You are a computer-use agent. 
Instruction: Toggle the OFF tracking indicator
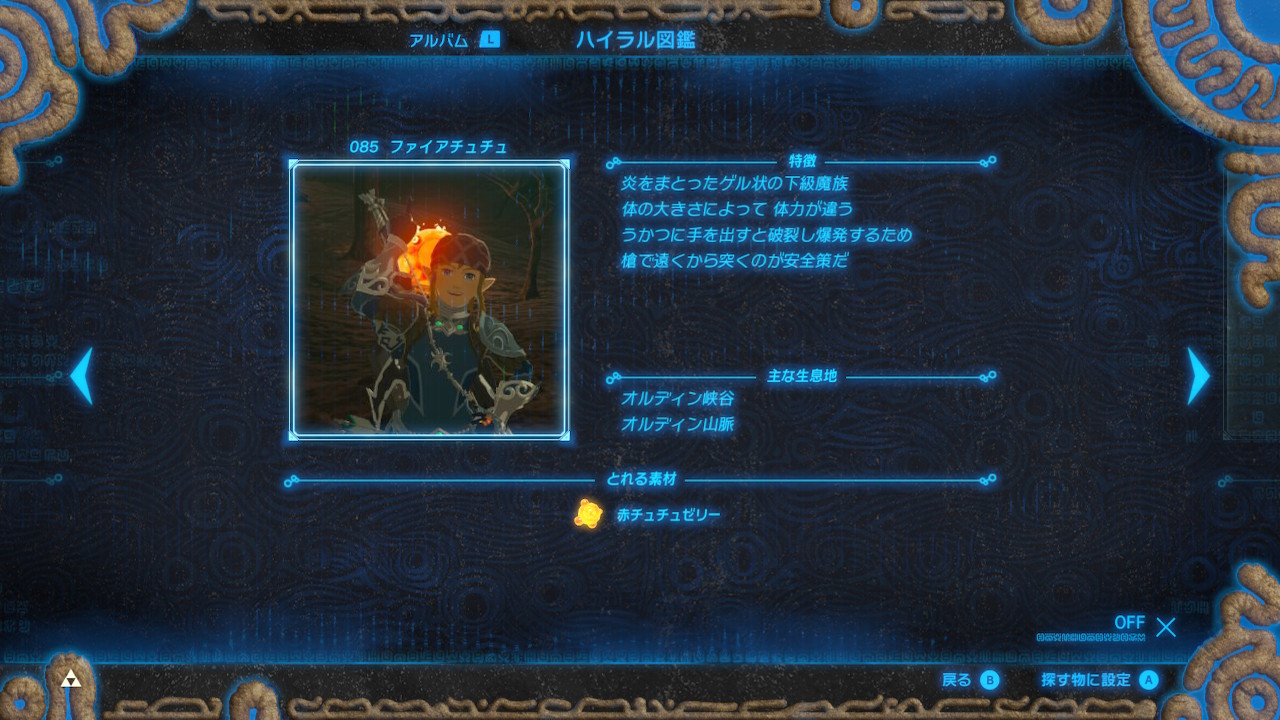[1131, 622]
